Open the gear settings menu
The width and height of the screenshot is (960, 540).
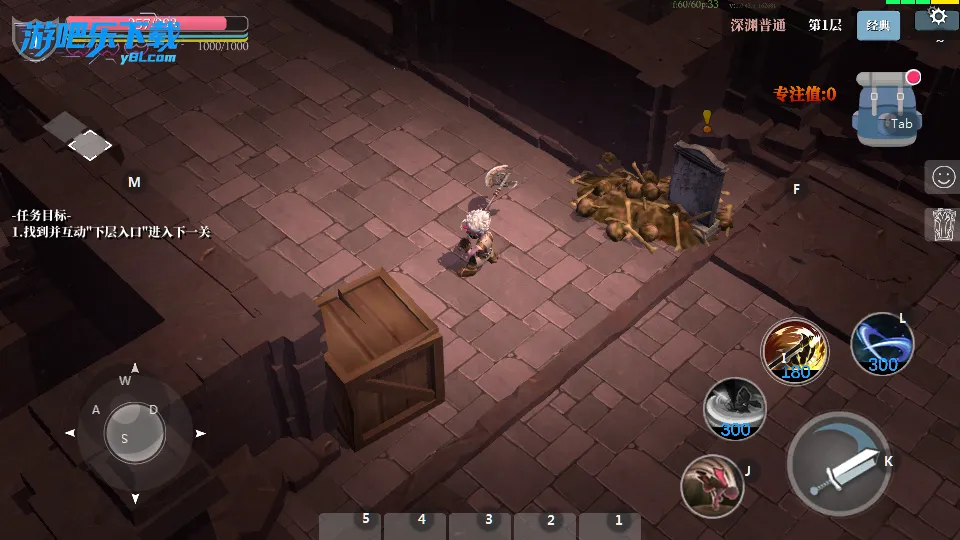pyautogui.click(x=938, y=16)
